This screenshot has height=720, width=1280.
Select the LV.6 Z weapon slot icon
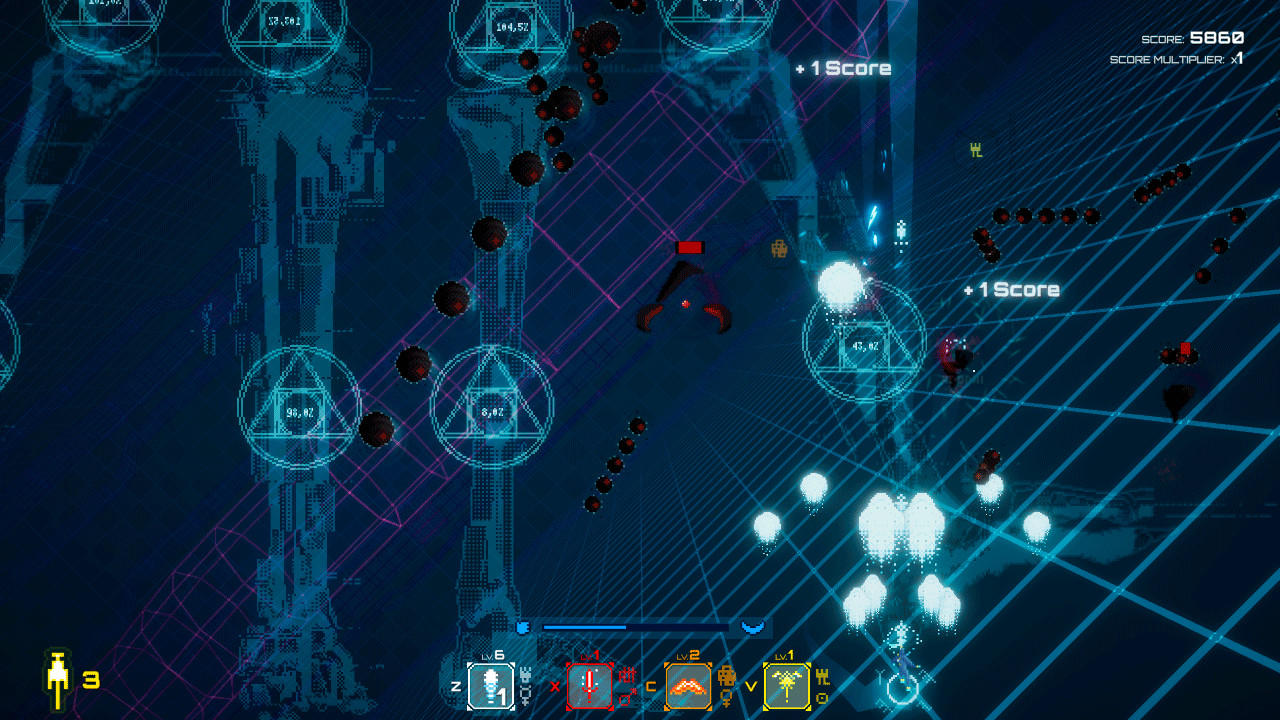pos(489,687)
